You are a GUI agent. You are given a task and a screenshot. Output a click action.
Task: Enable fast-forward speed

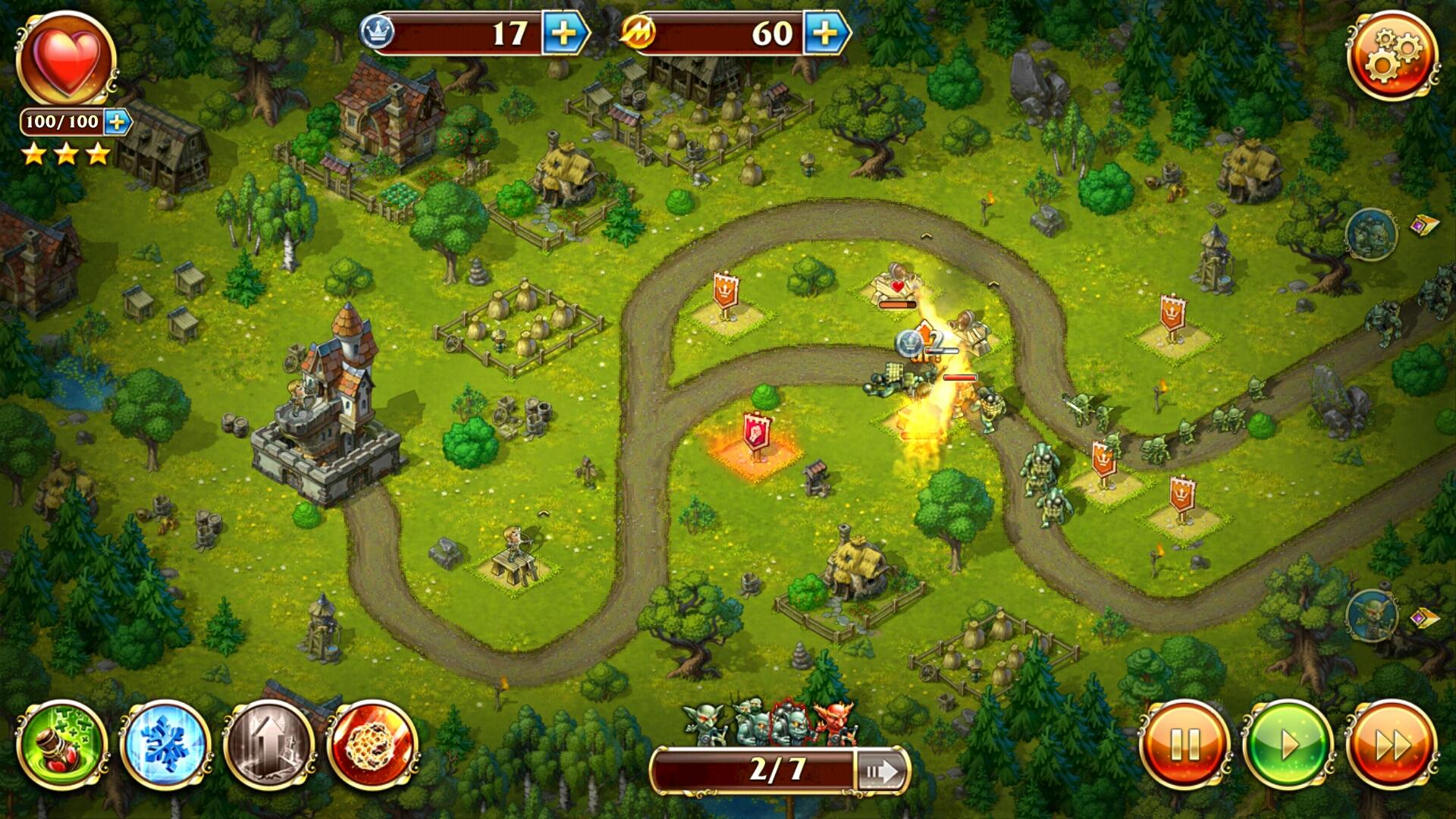tap(1391, 745)
